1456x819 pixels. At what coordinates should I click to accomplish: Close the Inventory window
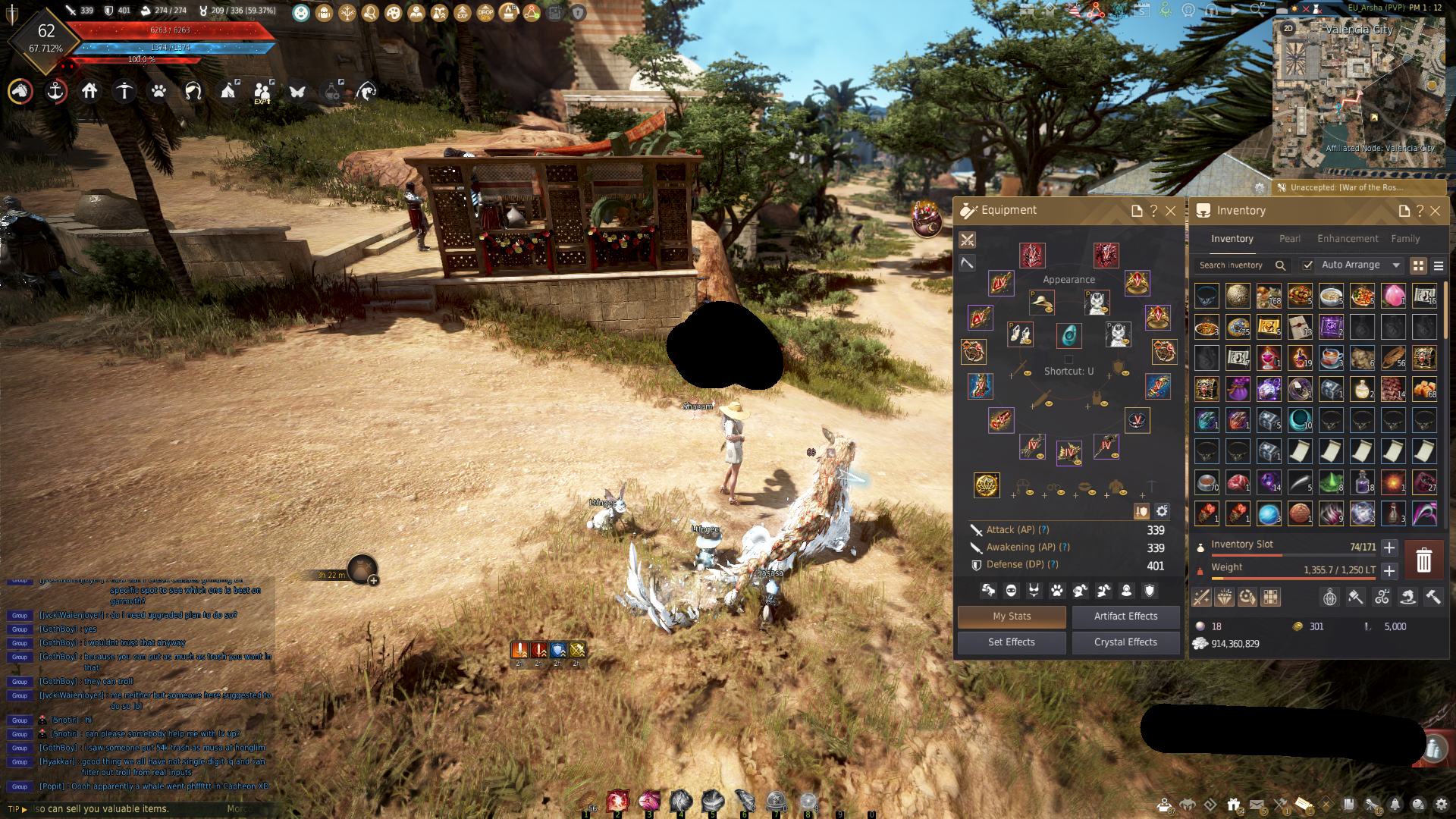(x=1435, y=211)
